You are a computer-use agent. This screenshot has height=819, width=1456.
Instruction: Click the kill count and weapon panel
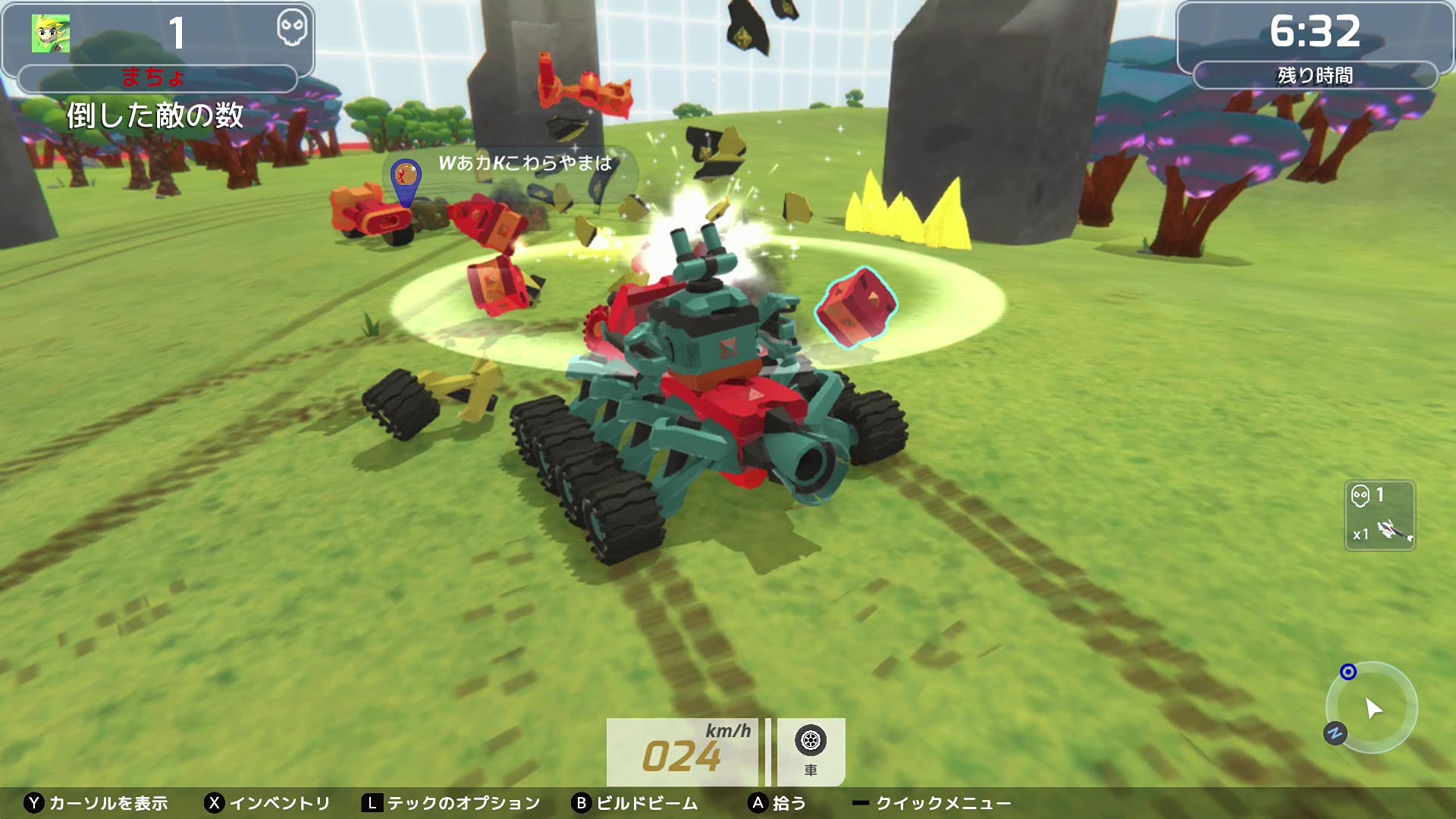[x=1379, y=516]
